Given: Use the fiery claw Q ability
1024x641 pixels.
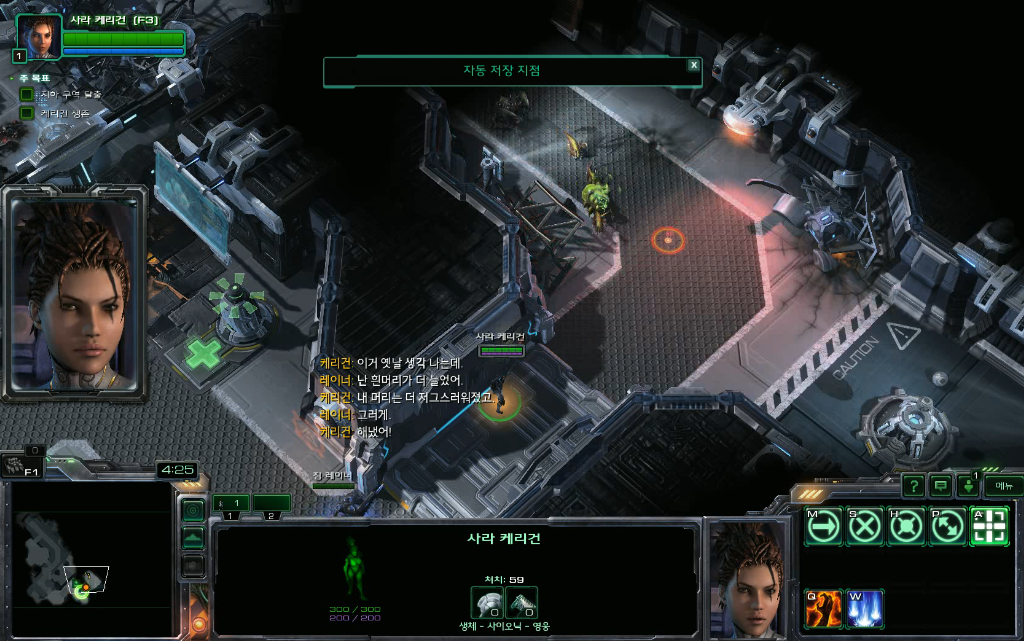Looking at the screenshot, I should point(823,609).
